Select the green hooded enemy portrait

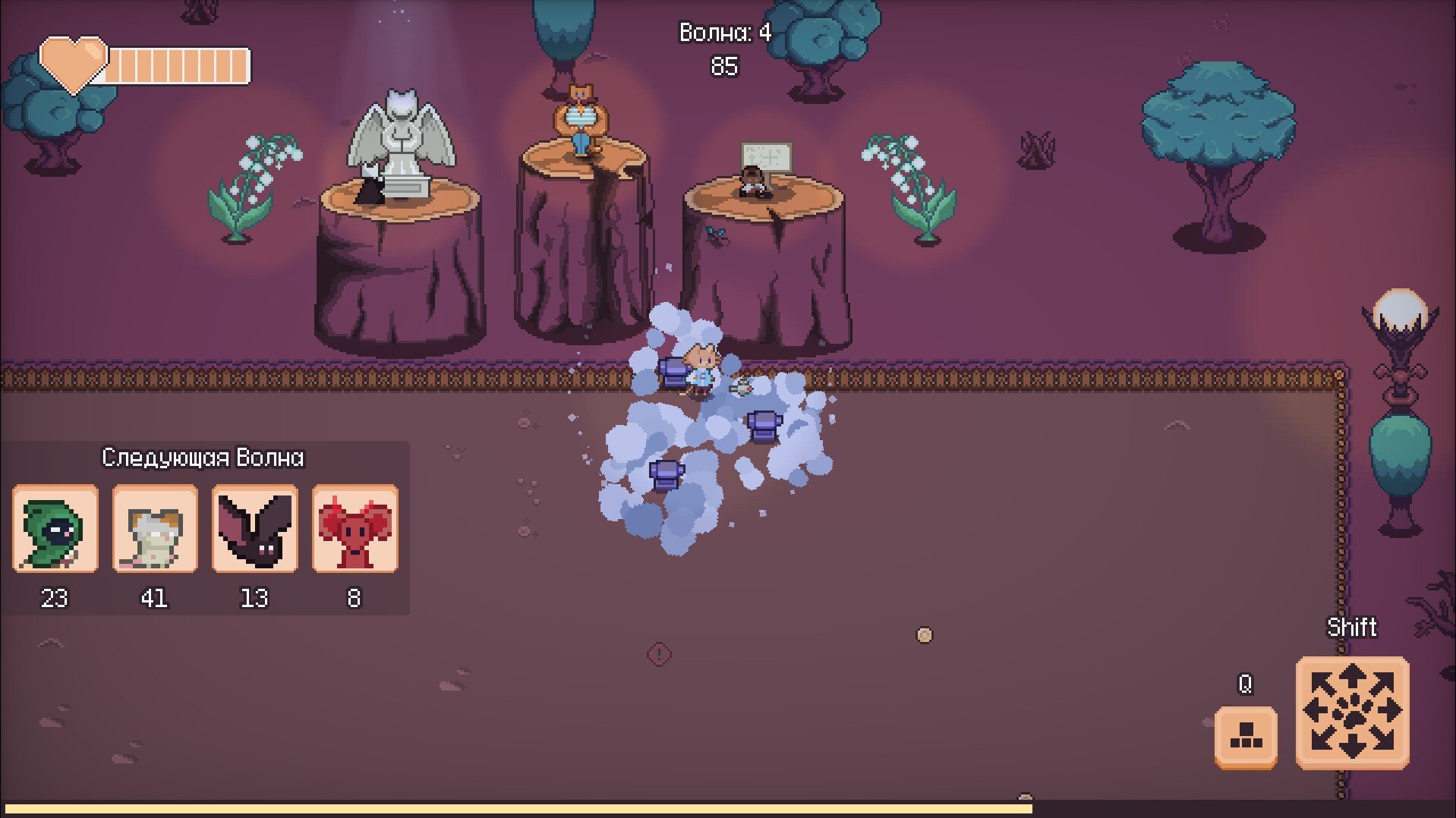[55, 529]
